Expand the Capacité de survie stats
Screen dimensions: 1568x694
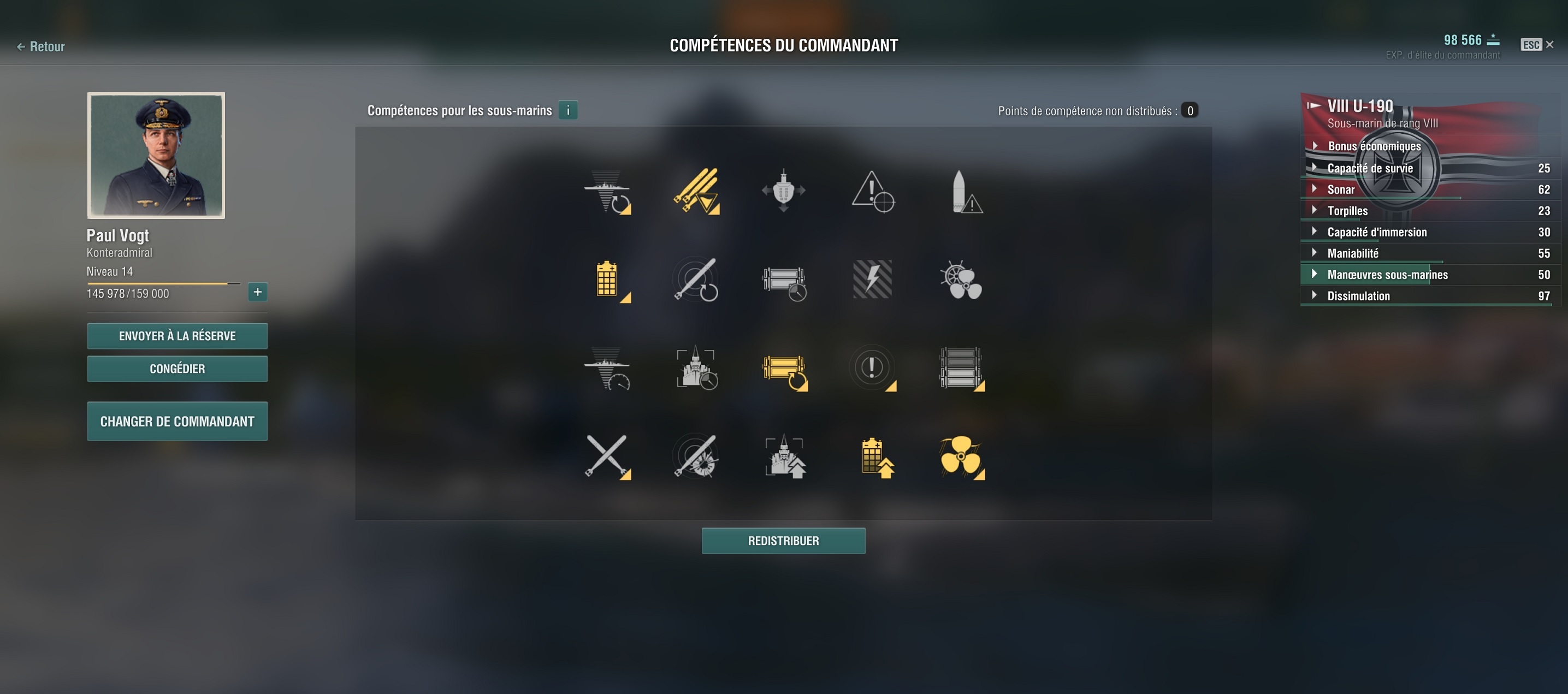1370,168
